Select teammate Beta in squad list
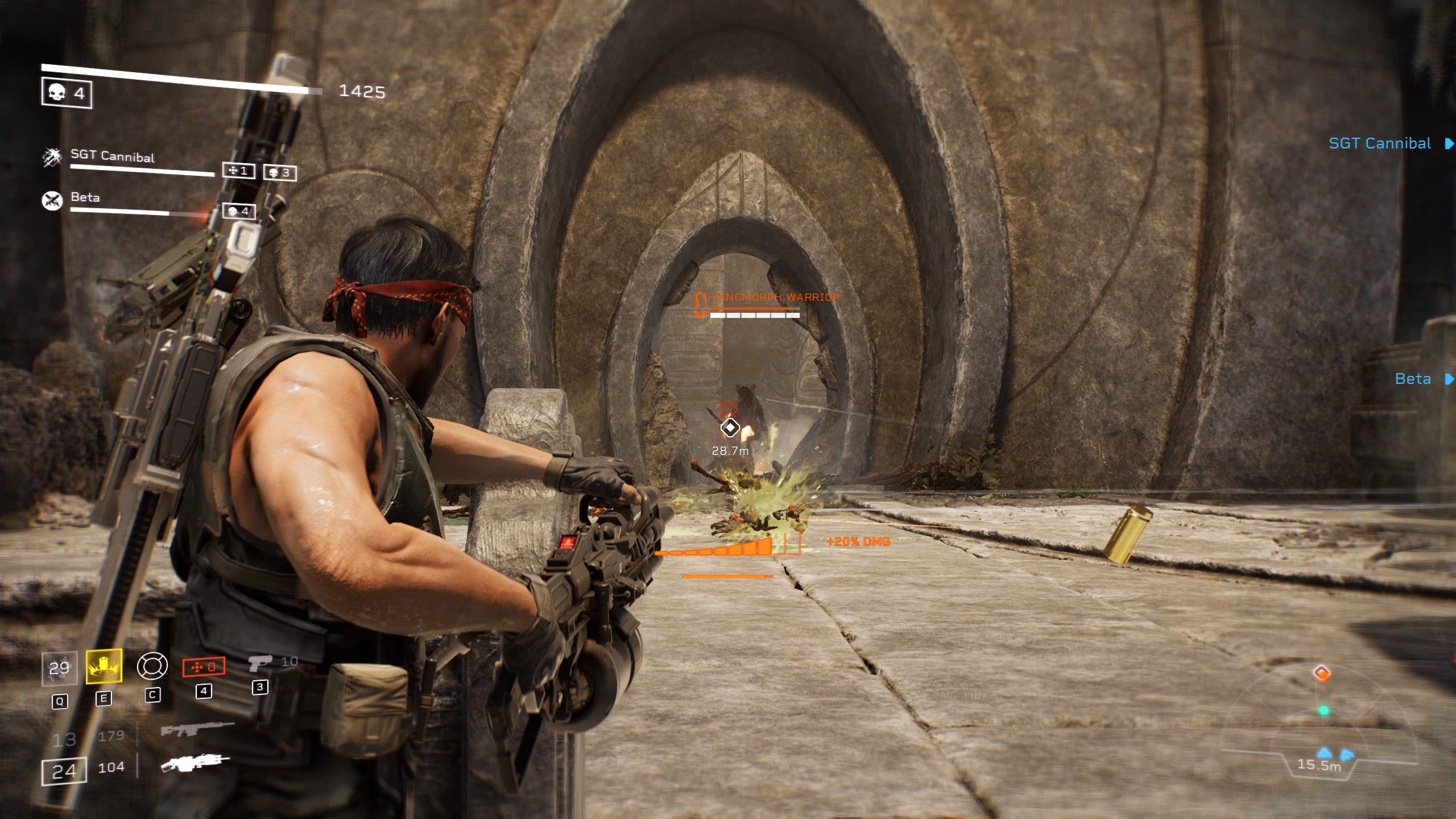The width and height of the screenshot is (1456, 819). tap(85, 198)
